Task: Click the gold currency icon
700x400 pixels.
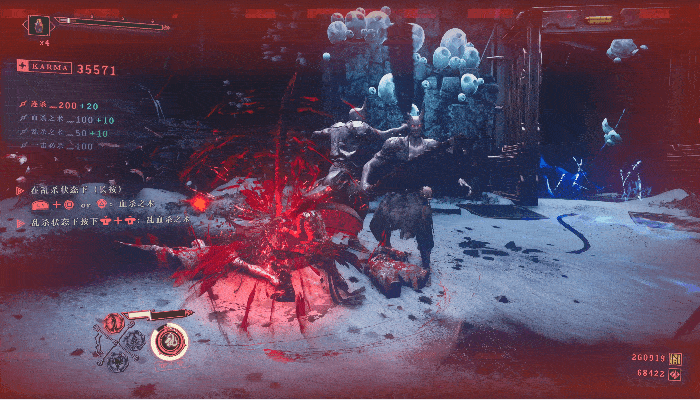Action: 676,358
